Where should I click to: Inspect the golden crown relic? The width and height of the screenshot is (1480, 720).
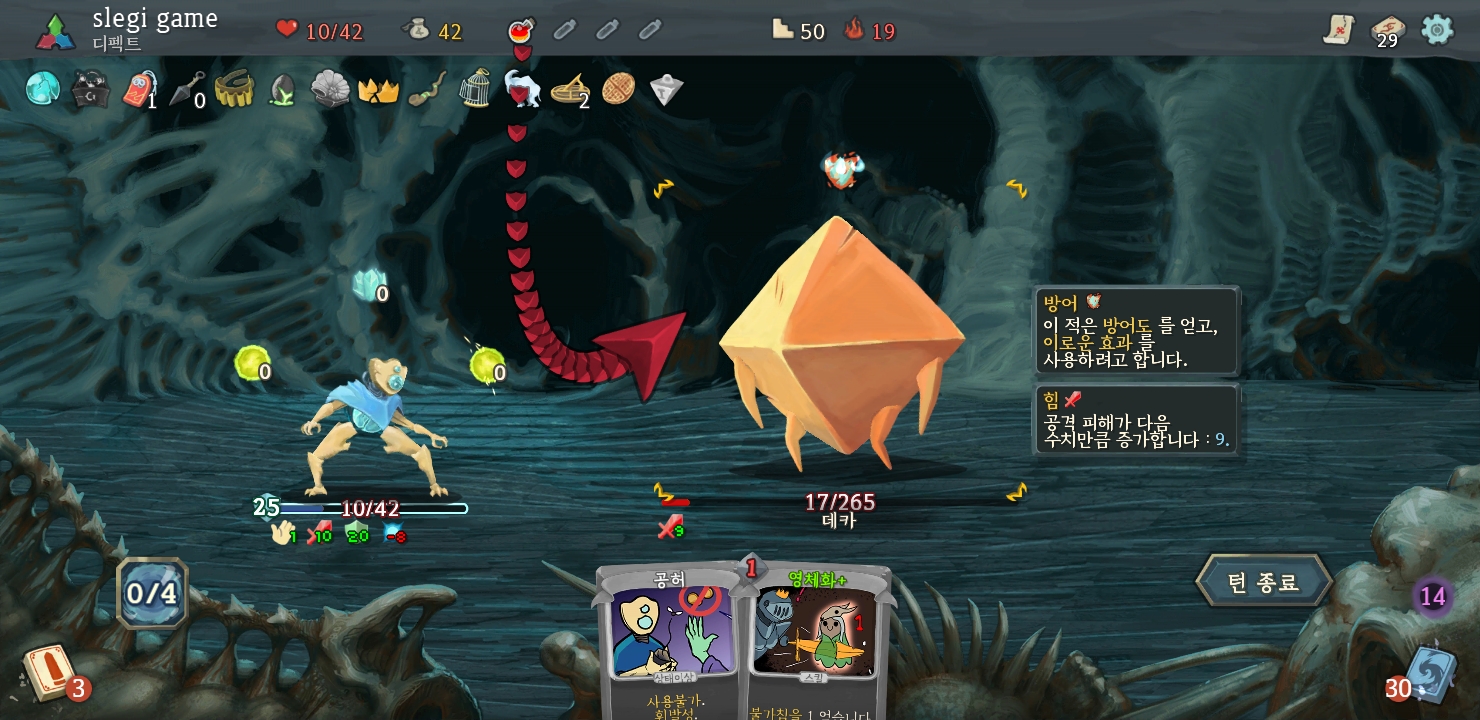pyautogui.click(x=379, y=90)
